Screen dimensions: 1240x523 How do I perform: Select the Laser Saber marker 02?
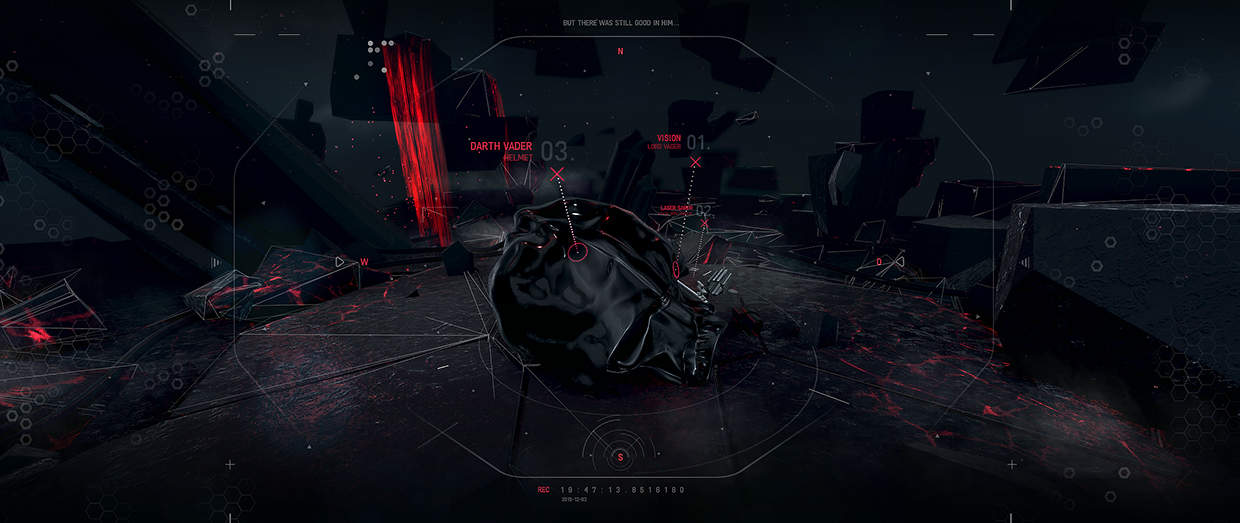click(x=704, y=224)
